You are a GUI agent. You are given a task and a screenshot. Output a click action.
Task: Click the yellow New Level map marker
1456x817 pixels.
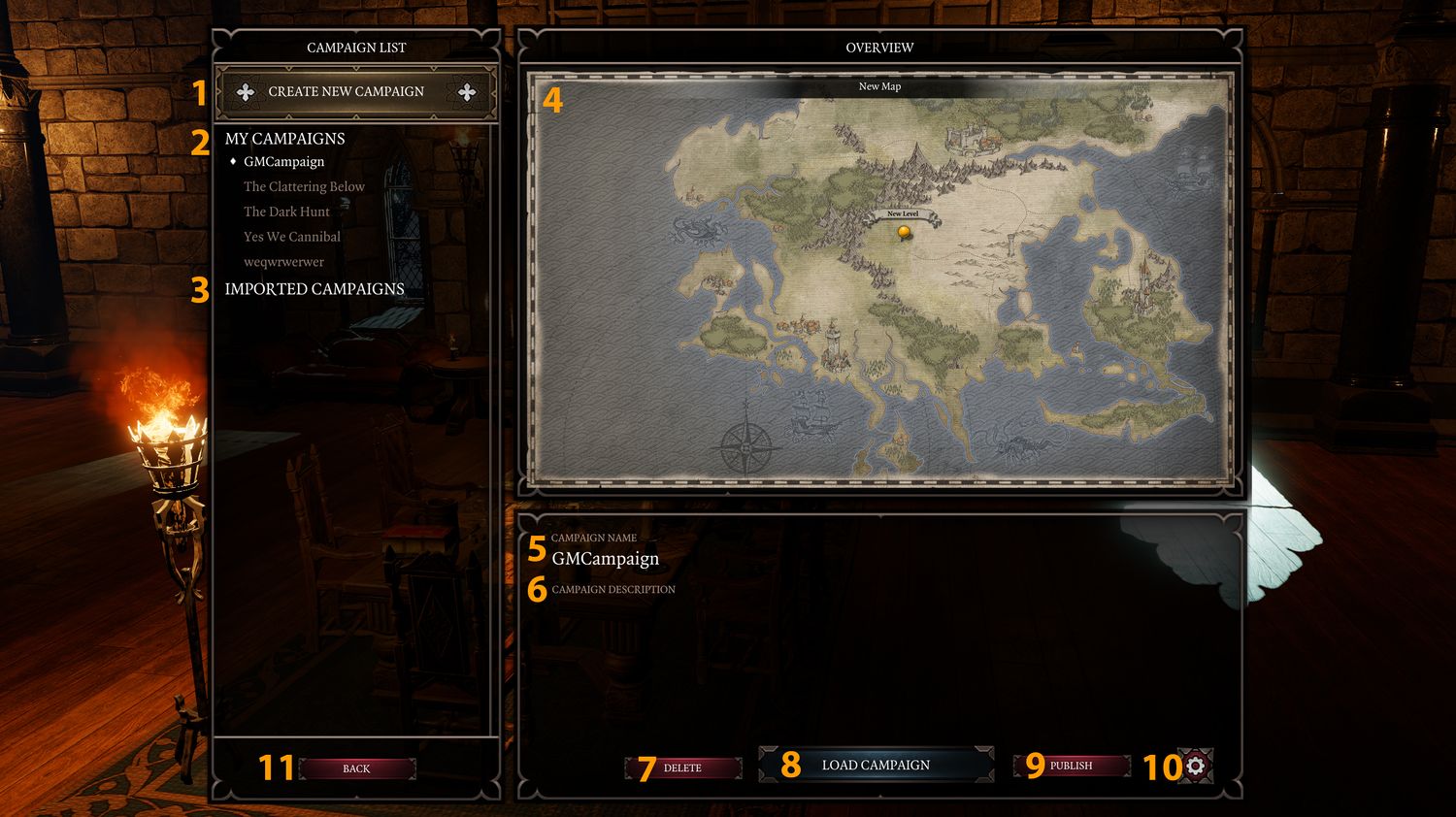point(905,231)
